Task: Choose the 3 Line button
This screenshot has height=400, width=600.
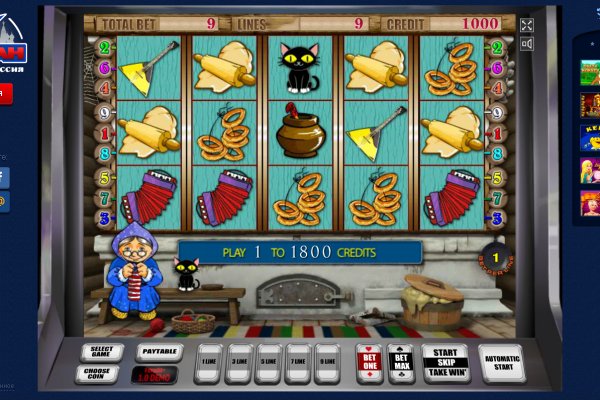Action: coord(239,363)
